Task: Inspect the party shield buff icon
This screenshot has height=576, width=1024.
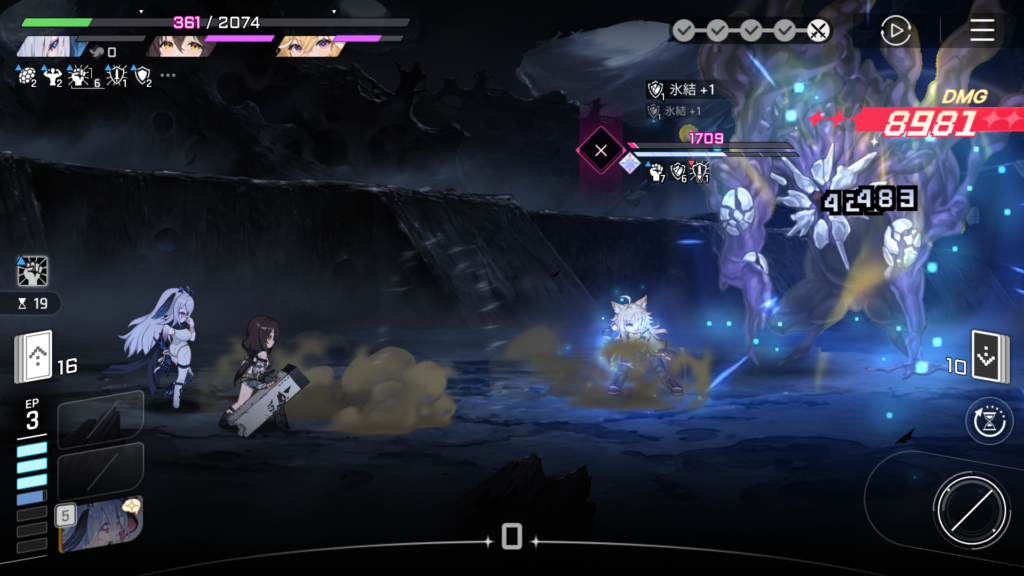Action: coord(143,76)
